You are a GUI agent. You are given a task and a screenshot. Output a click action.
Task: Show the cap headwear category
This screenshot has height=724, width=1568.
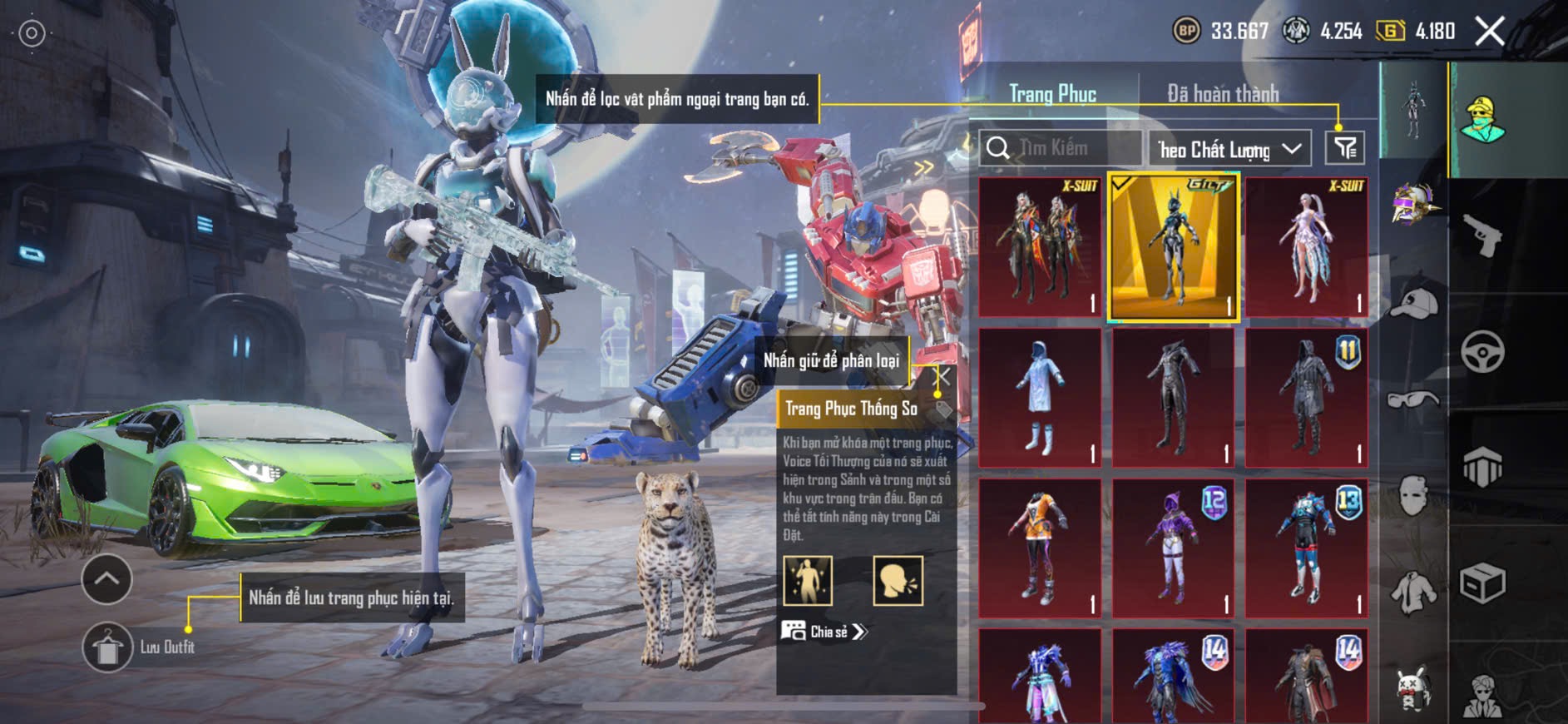coord(1414,304)
